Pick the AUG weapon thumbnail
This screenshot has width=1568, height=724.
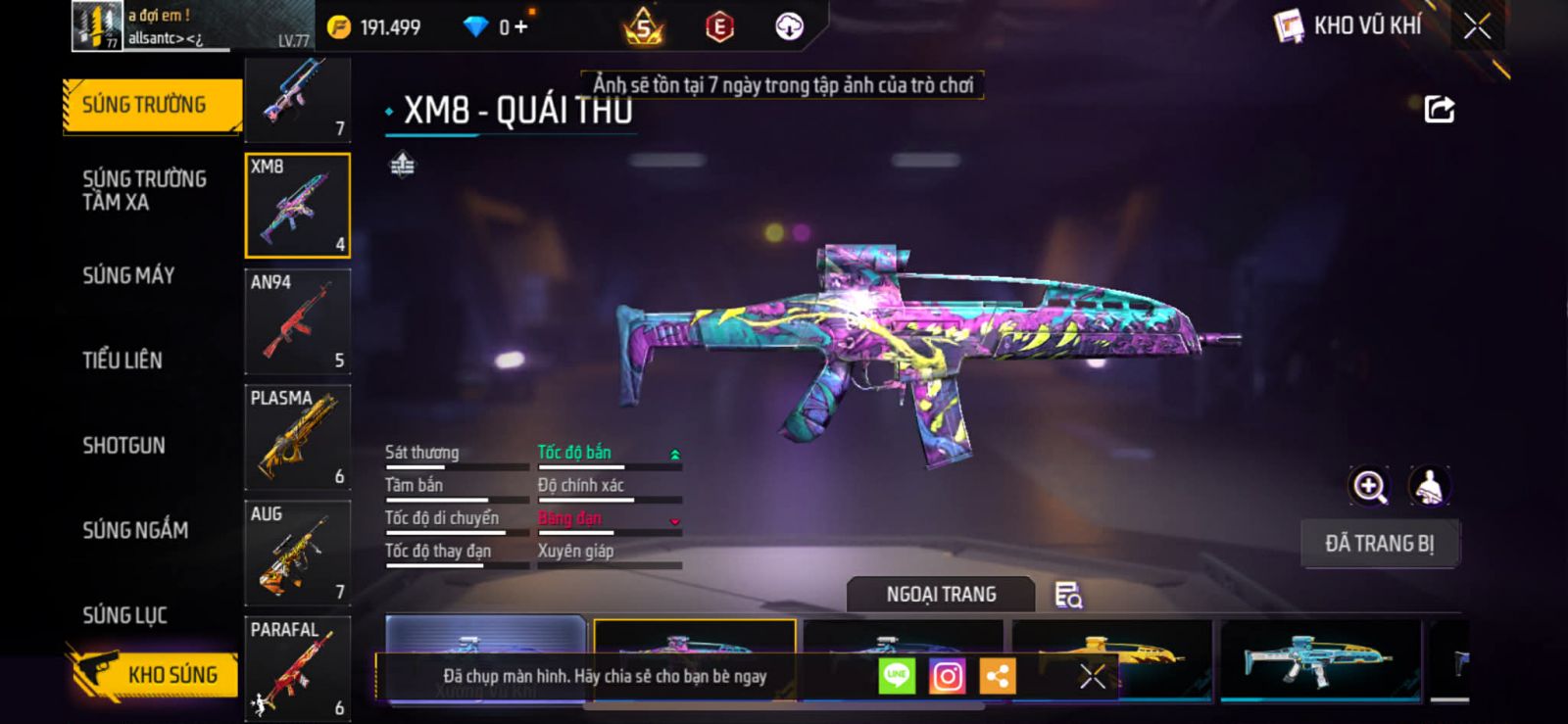[x=297, y=553]
